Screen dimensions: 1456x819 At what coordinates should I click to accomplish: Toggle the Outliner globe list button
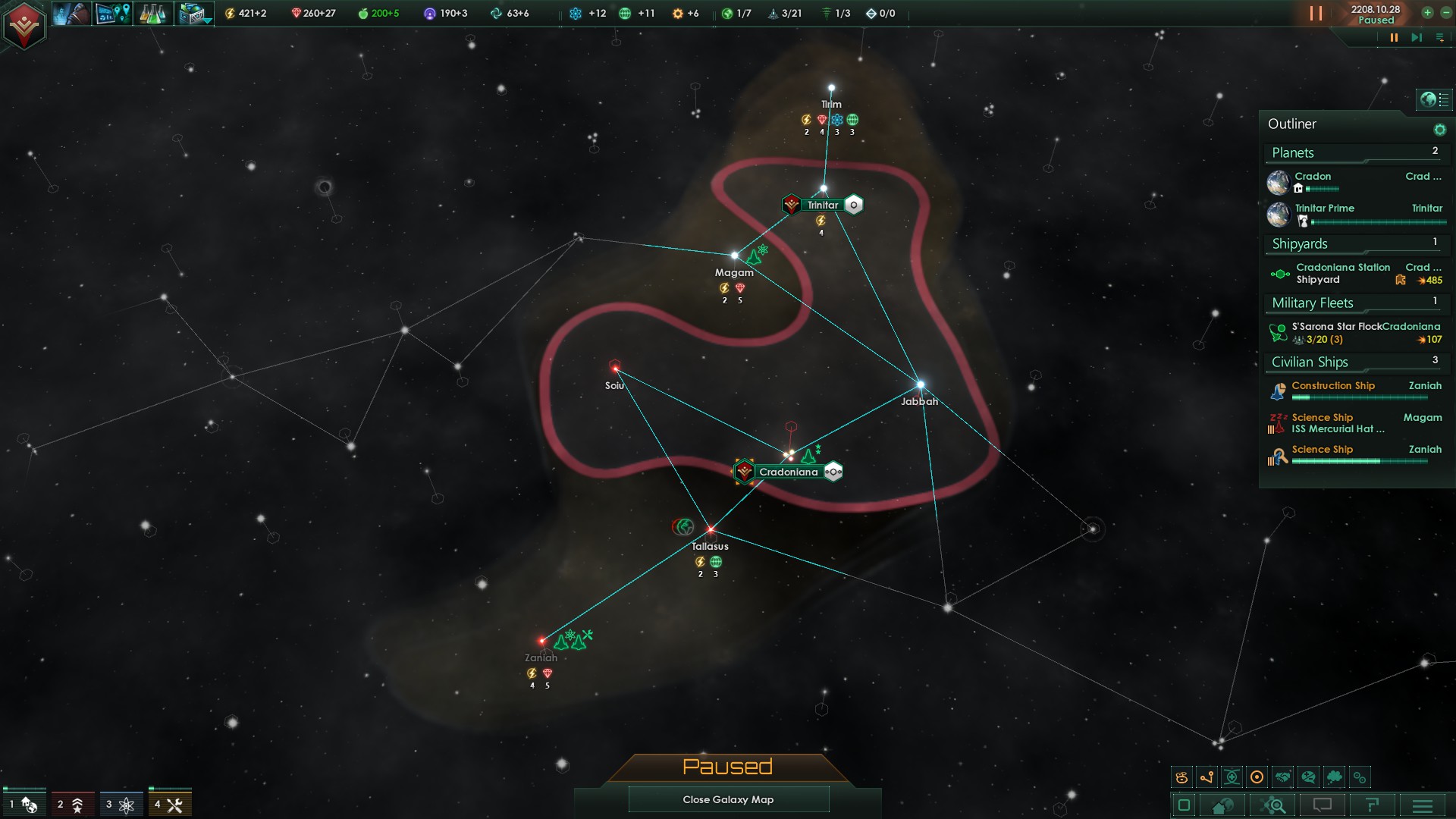pyautogui.click(x=1433, y=99)
